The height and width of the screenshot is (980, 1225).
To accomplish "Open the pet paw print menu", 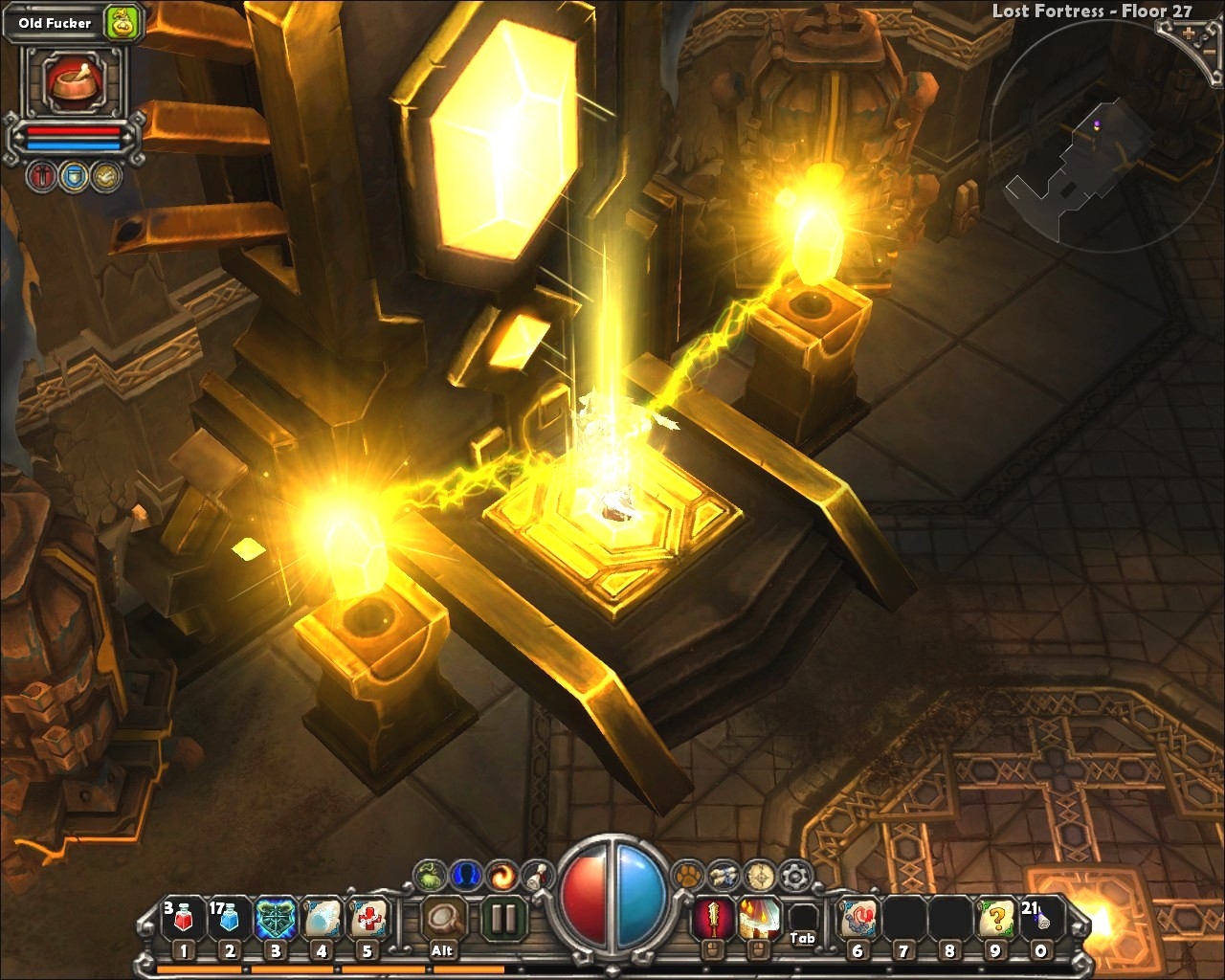I will pos(686,874).
